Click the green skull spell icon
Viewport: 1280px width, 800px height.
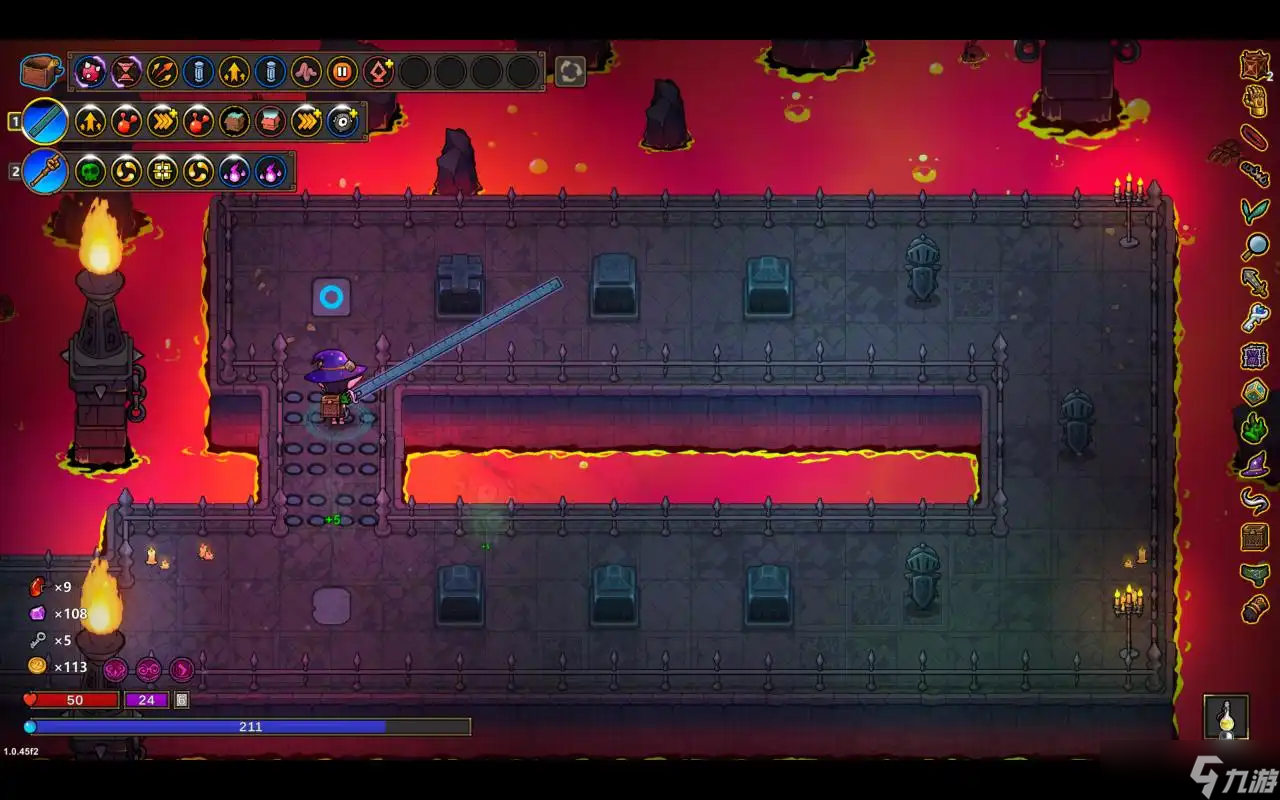pyautogui.click(x=91, y=172)
